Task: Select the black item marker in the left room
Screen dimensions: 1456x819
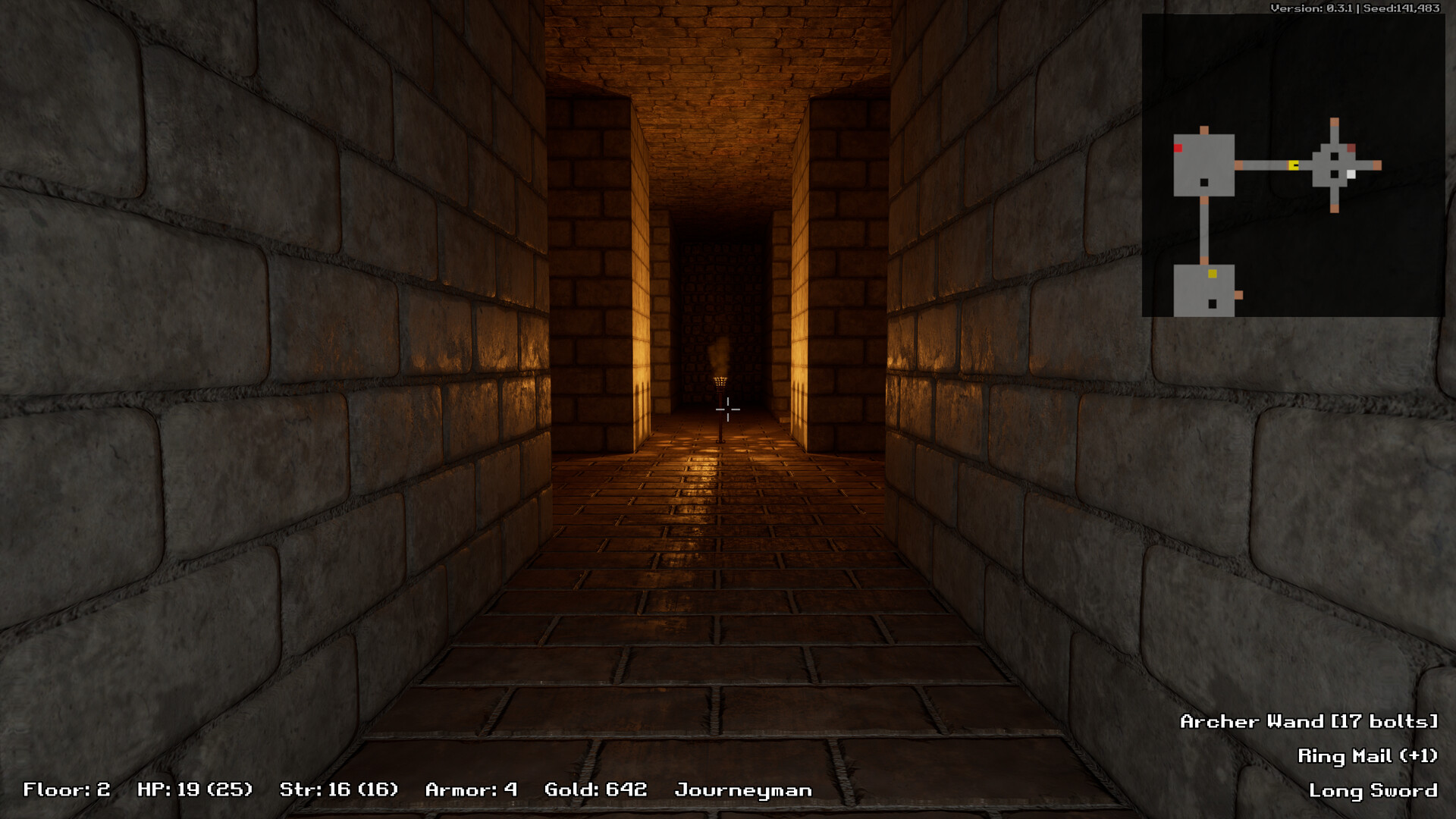Action: pyautogui.click(x=1203, y=182)
